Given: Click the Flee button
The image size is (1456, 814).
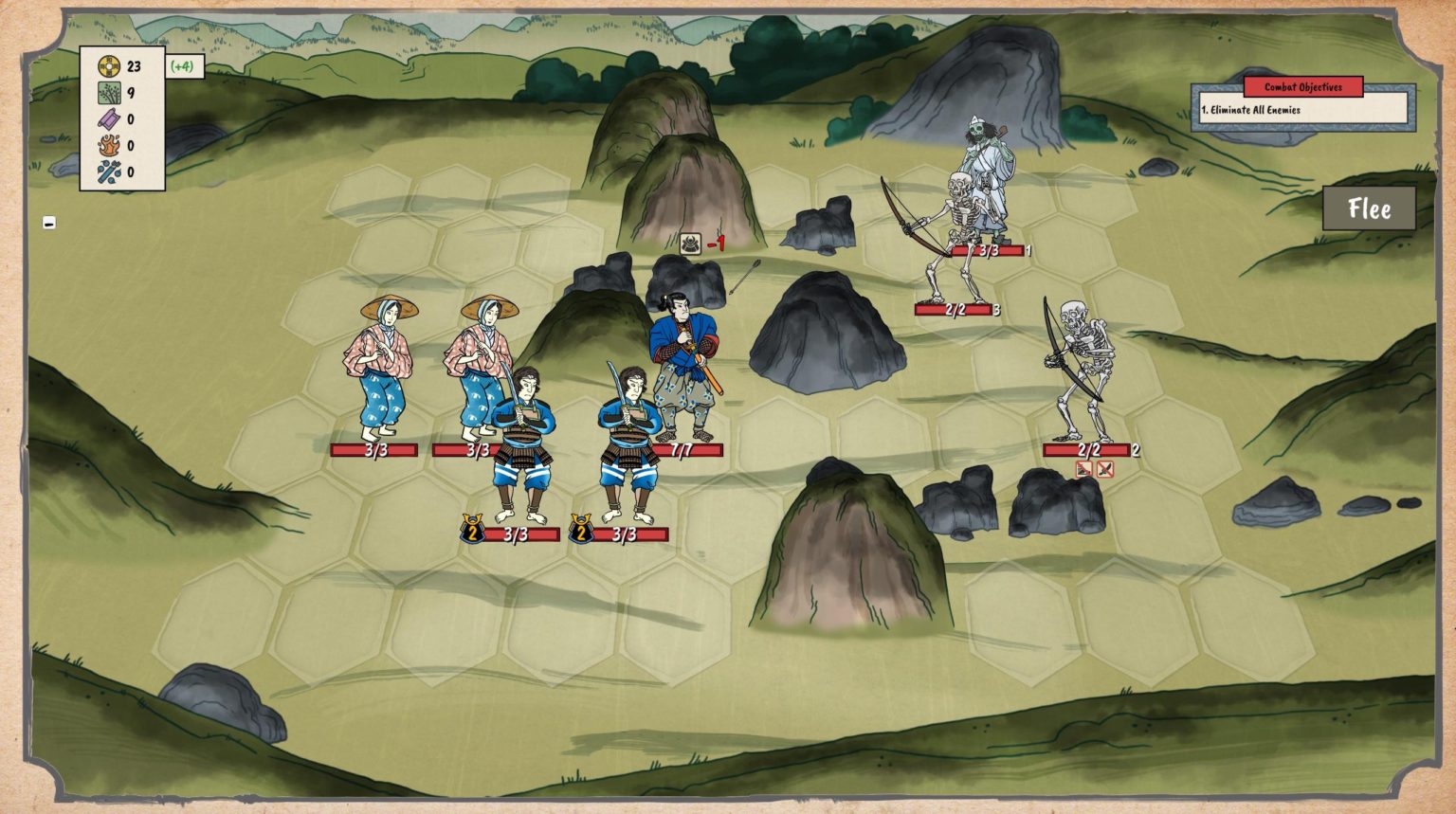Looking at the screenshot, I should [1369, 208].
